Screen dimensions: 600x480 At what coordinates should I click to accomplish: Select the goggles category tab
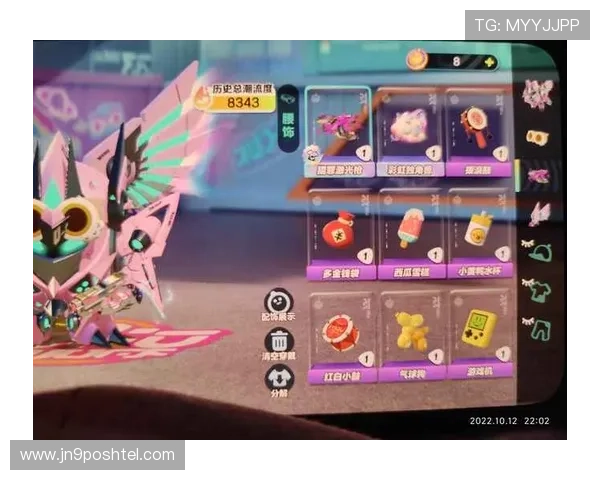click(539, 137)
